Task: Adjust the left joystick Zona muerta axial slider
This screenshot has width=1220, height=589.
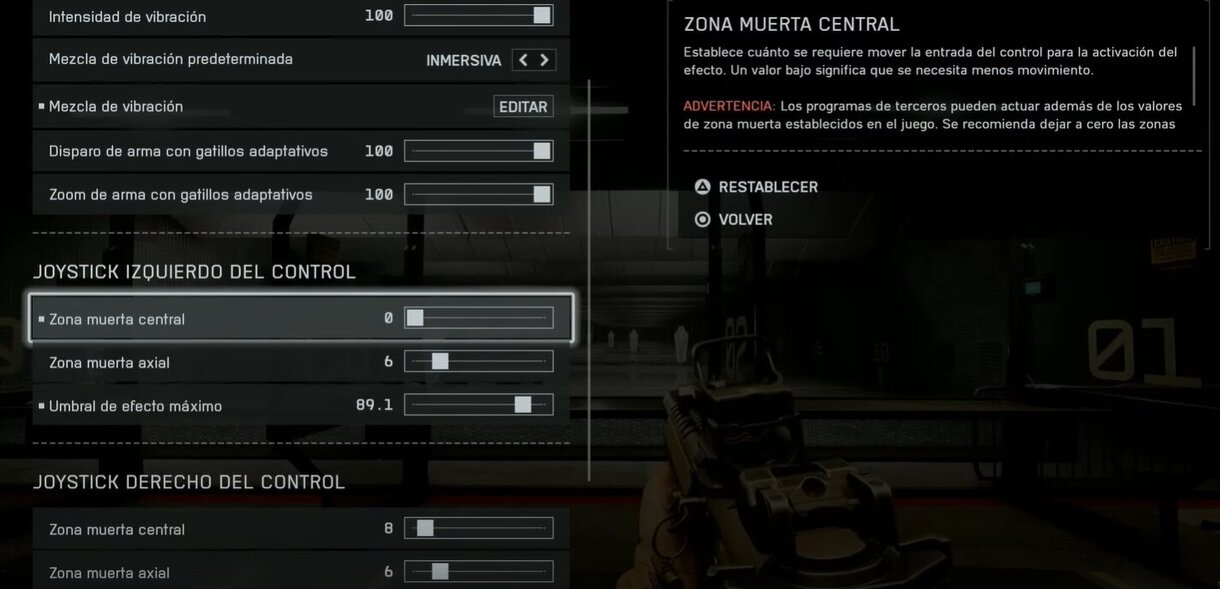Action: tap(479, 361)
